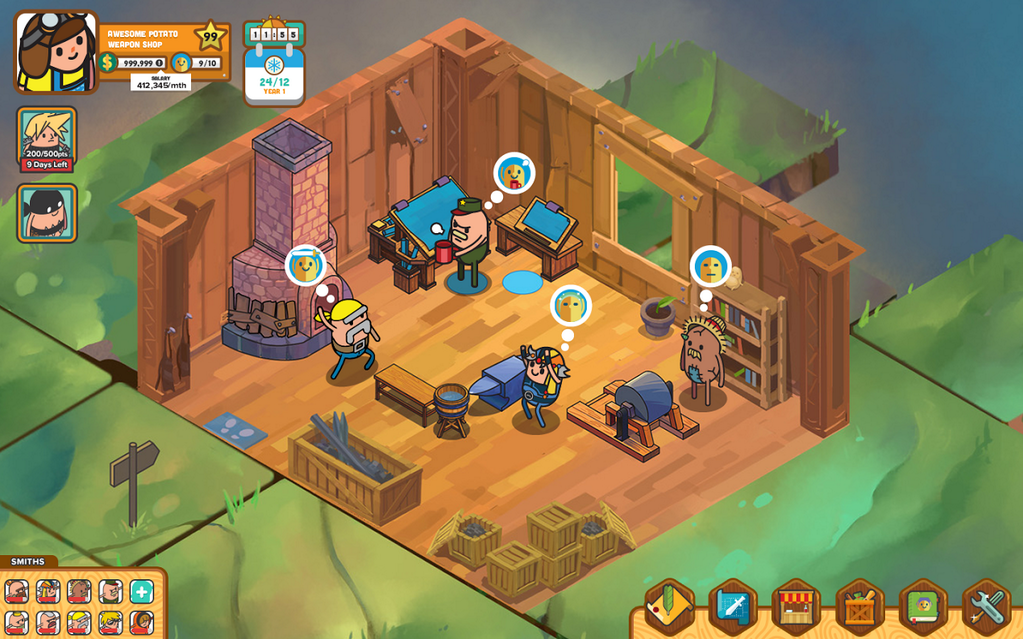Open the masked bandit character card
The image size is (1023, 639).
point(47,213)
